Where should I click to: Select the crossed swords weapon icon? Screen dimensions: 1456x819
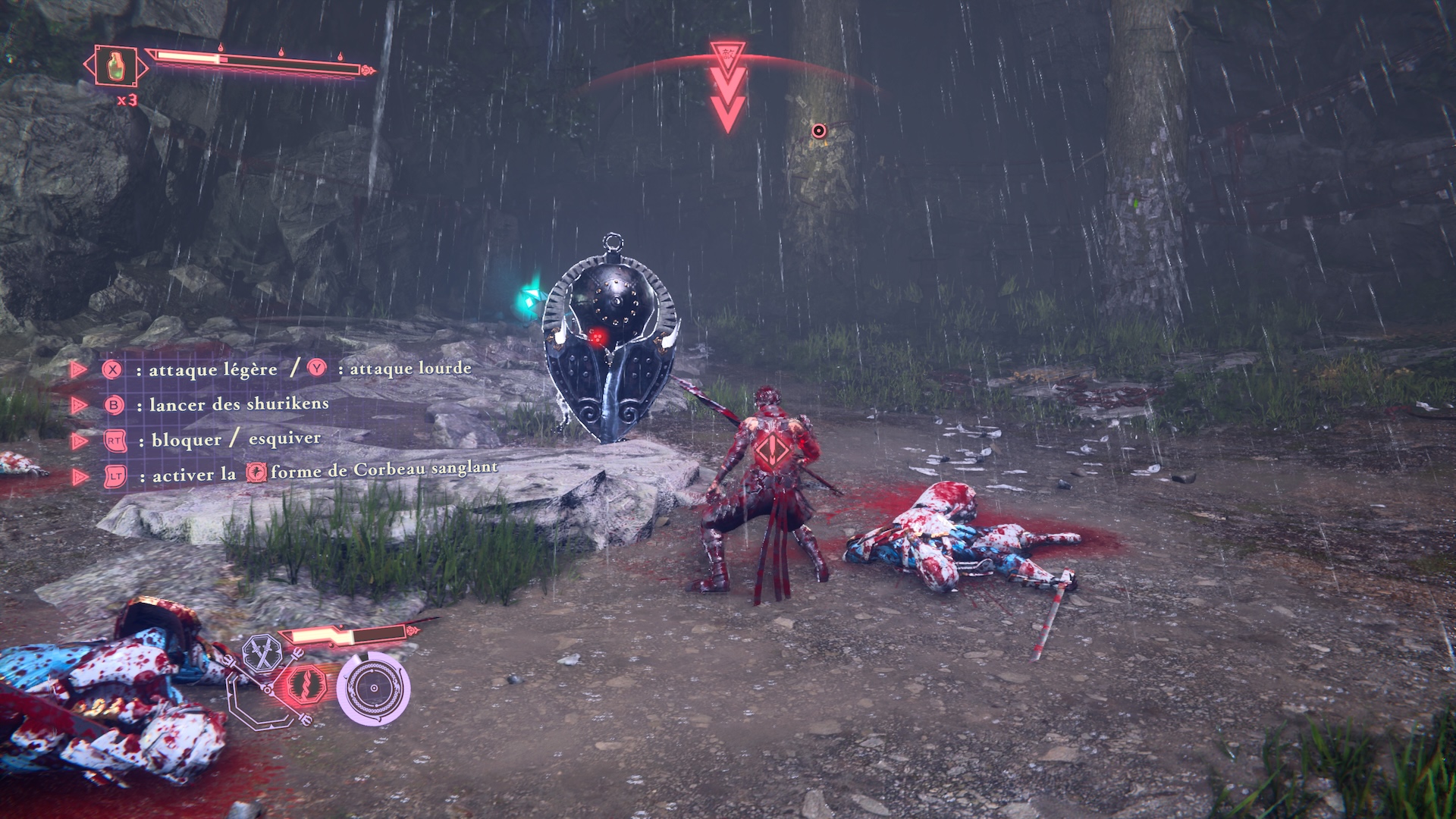[262, 654]
